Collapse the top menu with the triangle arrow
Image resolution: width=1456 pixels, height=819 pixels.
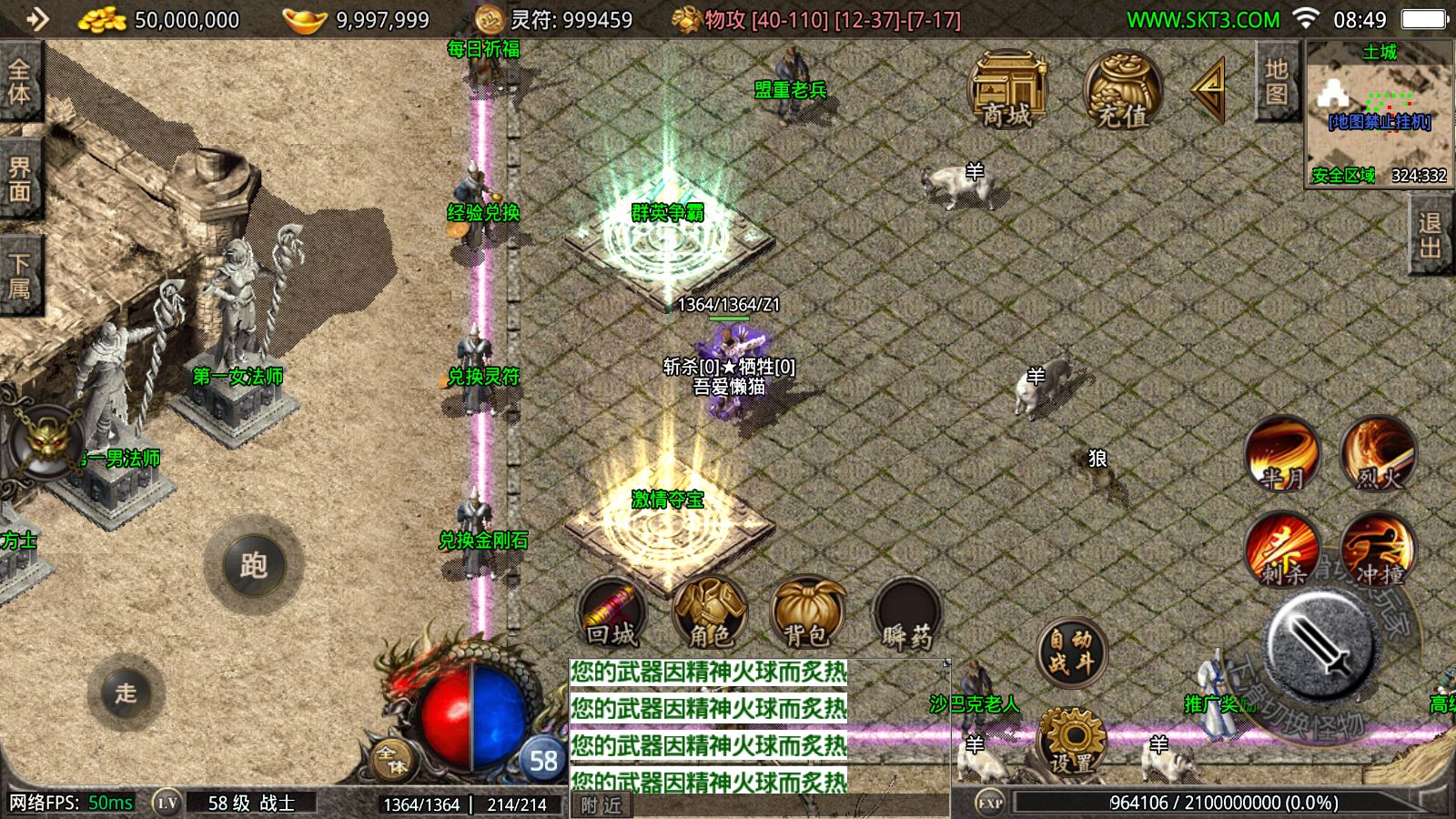click(x=1209, y=89)
